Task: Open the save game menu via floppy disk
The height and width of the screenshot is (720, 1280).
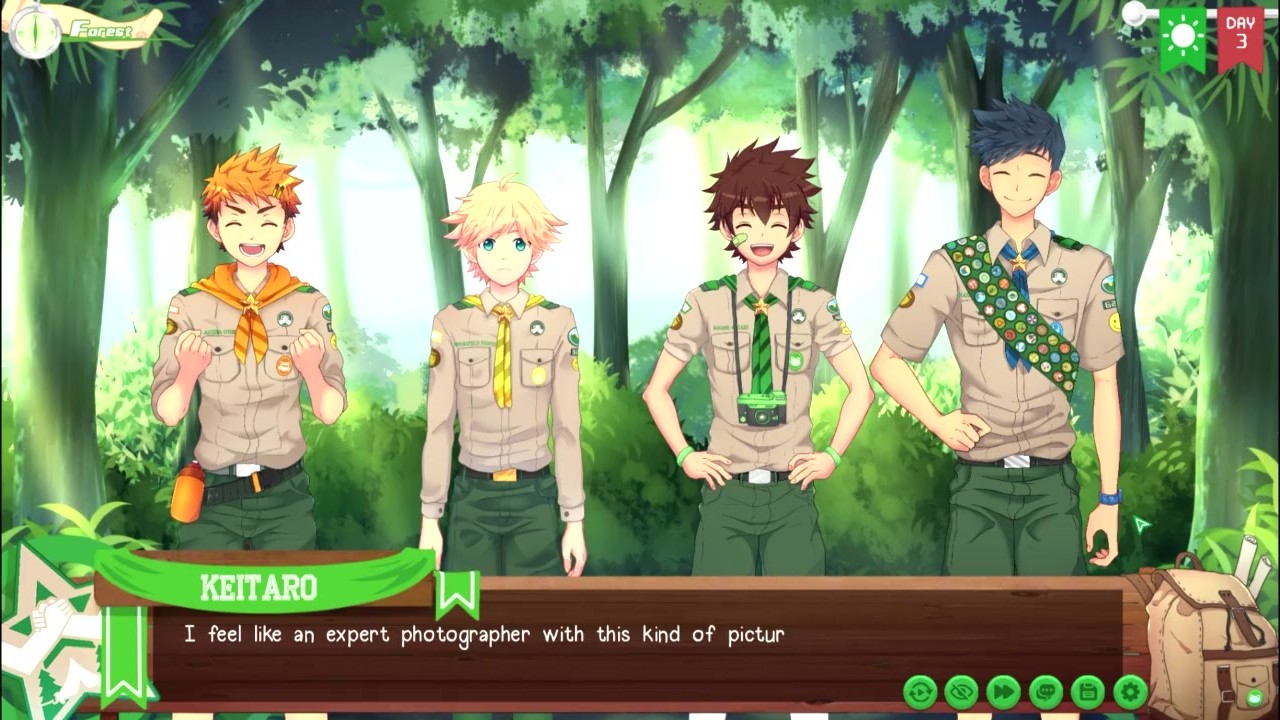Action: tap(1088, 691)
